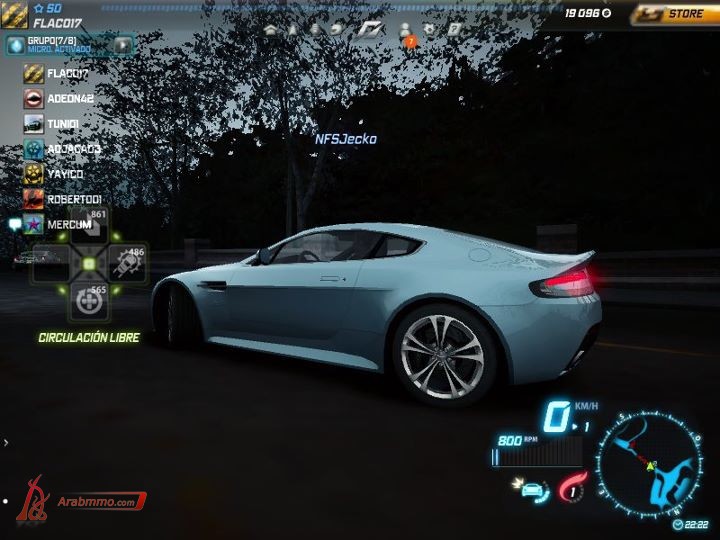This screenshot has height=540, width=720.
Task: Open the gear settings icon
Action: point(429,29)
